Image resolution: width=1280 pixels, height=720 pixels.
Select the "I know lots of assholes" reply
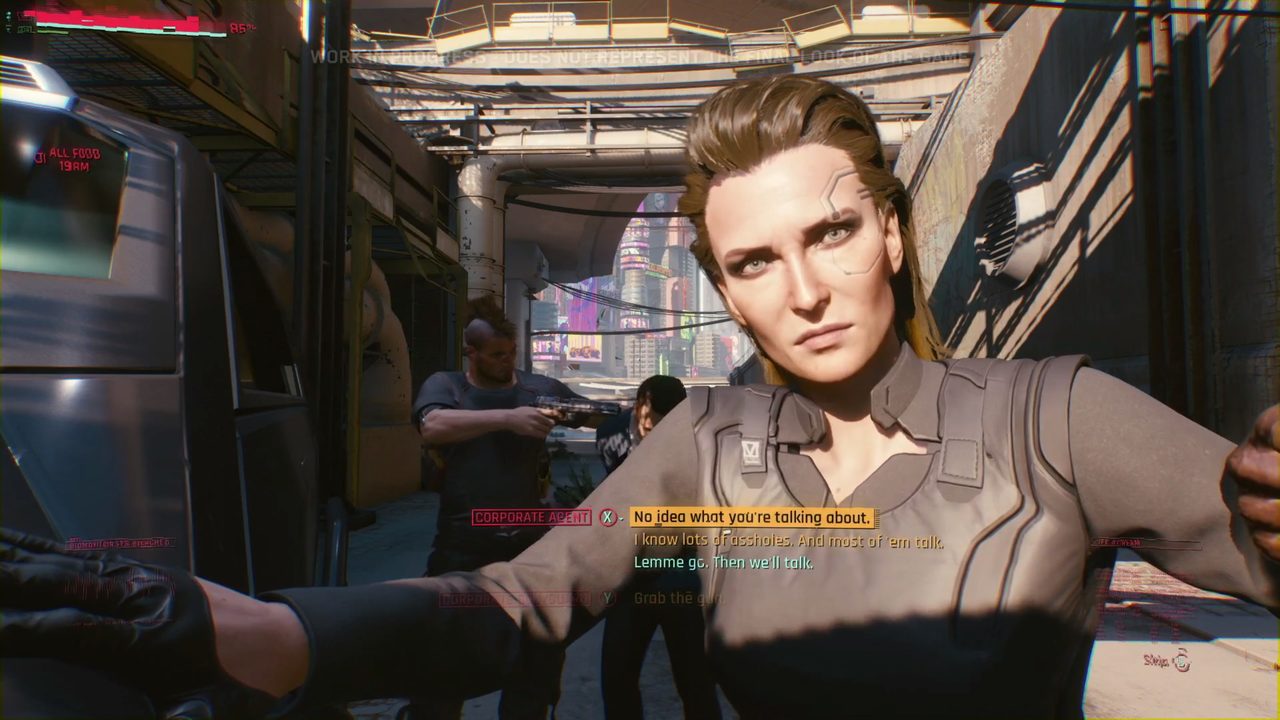point(788,541)
